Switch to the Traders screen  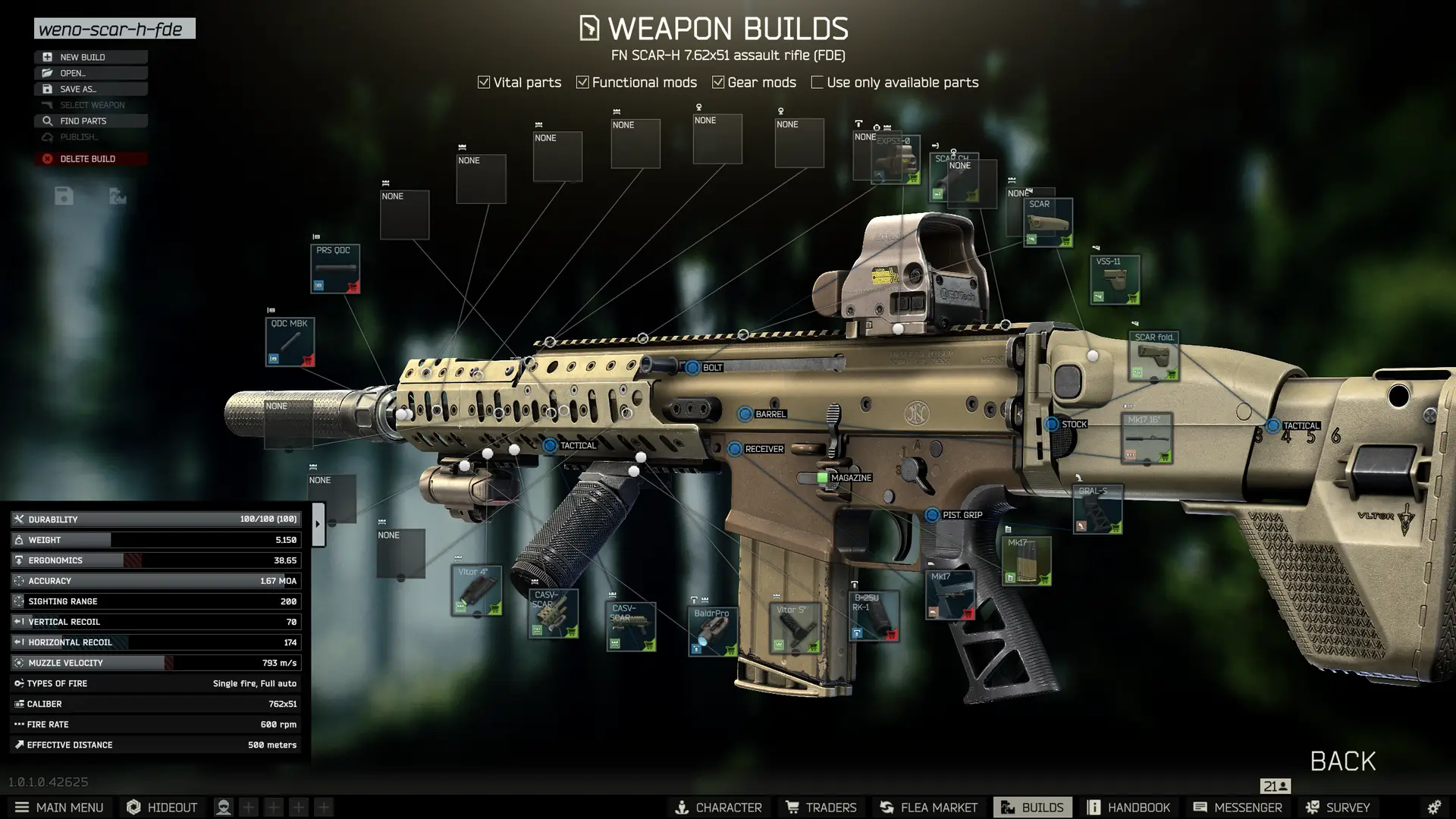click(x=821, y=807)
